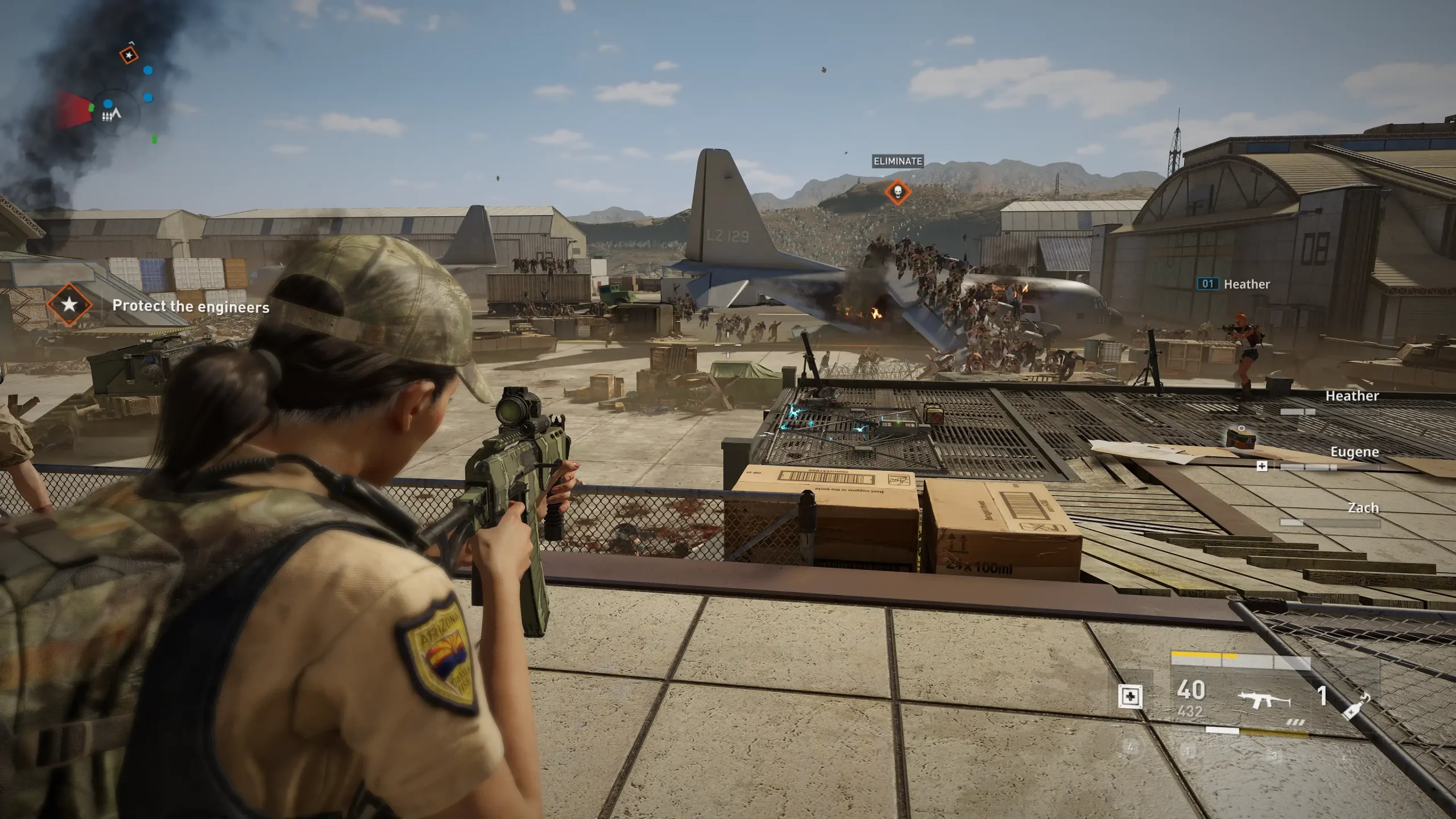Click the Protect the engineers objective tracker
The image size is (1456, 819).
190,307
